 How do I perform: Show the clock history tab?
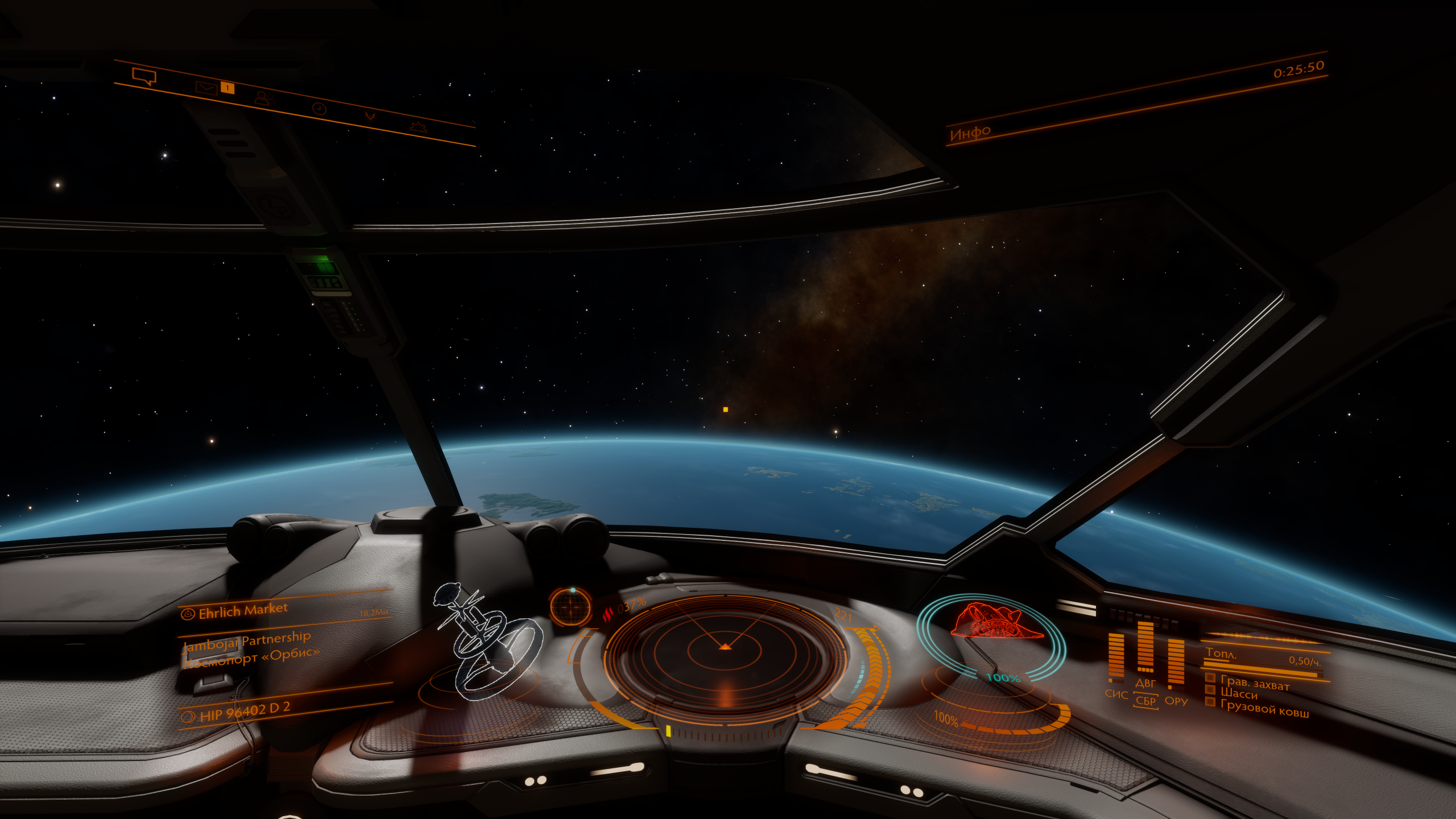(319, 108)
